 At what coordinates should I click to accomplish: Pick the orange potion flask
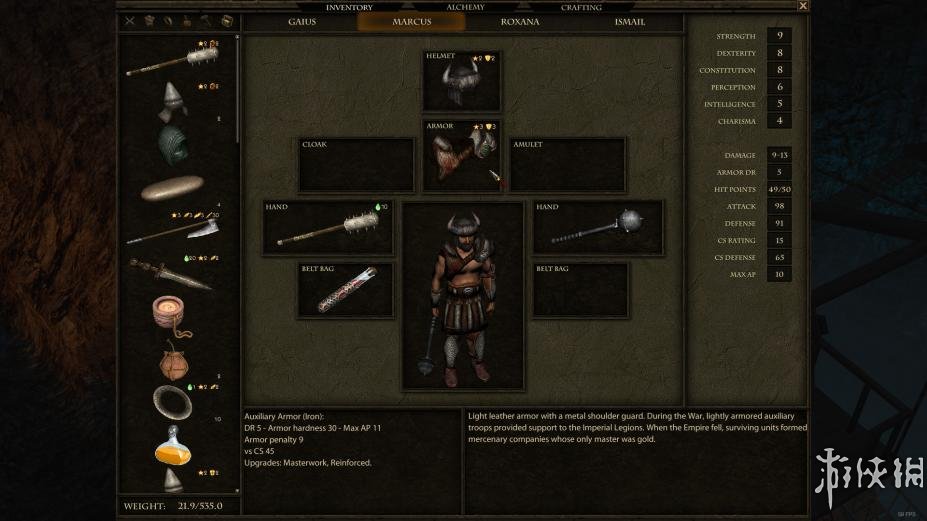pos(172,447)
